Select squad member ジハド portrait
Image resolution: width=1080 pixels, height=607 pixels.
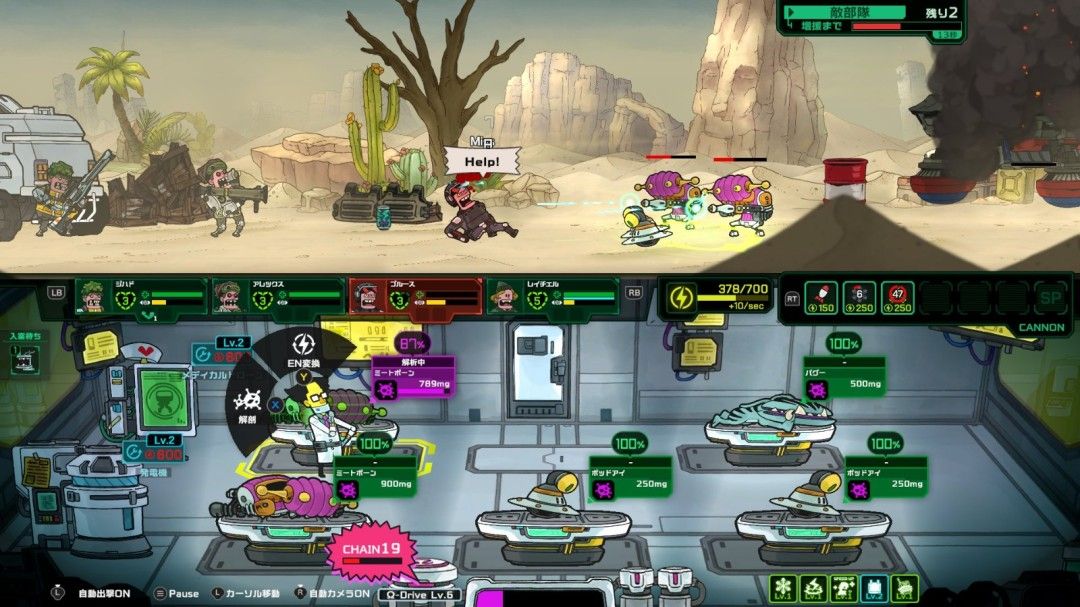click(95, 297)
